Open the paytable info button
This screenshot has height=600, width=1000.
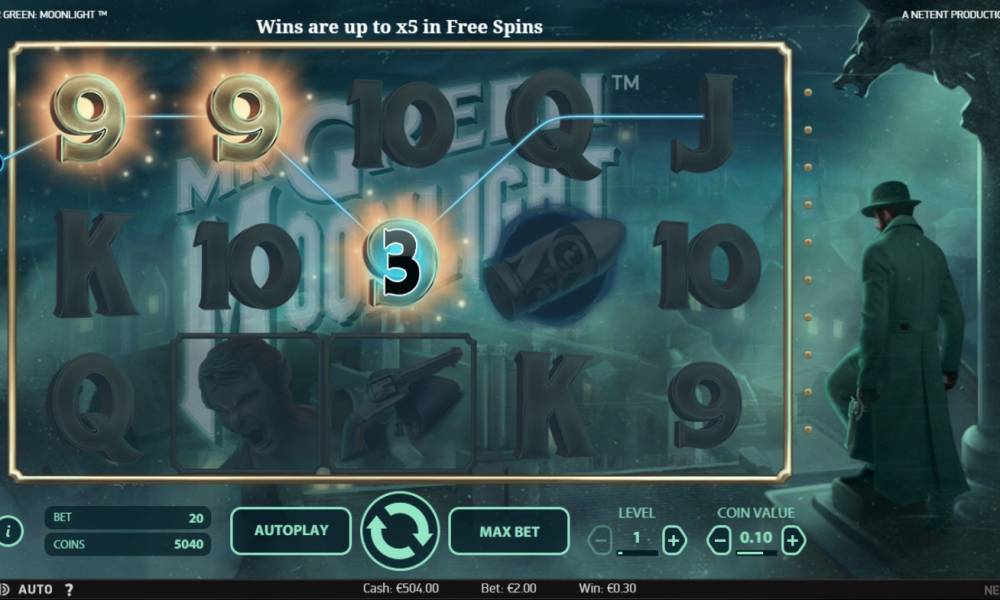tap(10, 531)
